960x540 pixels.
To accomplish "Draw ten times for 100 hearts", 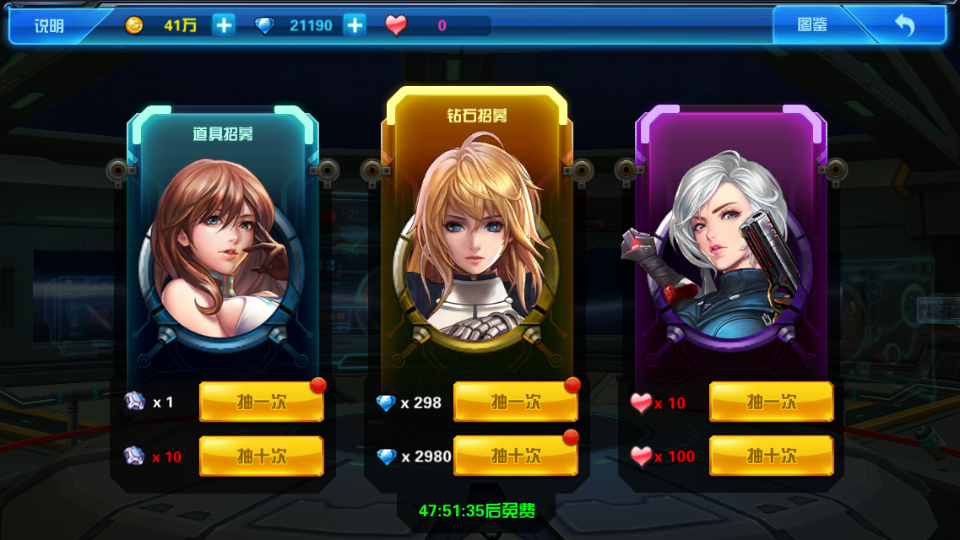I will pyautogui.click(x=771, y=456).
